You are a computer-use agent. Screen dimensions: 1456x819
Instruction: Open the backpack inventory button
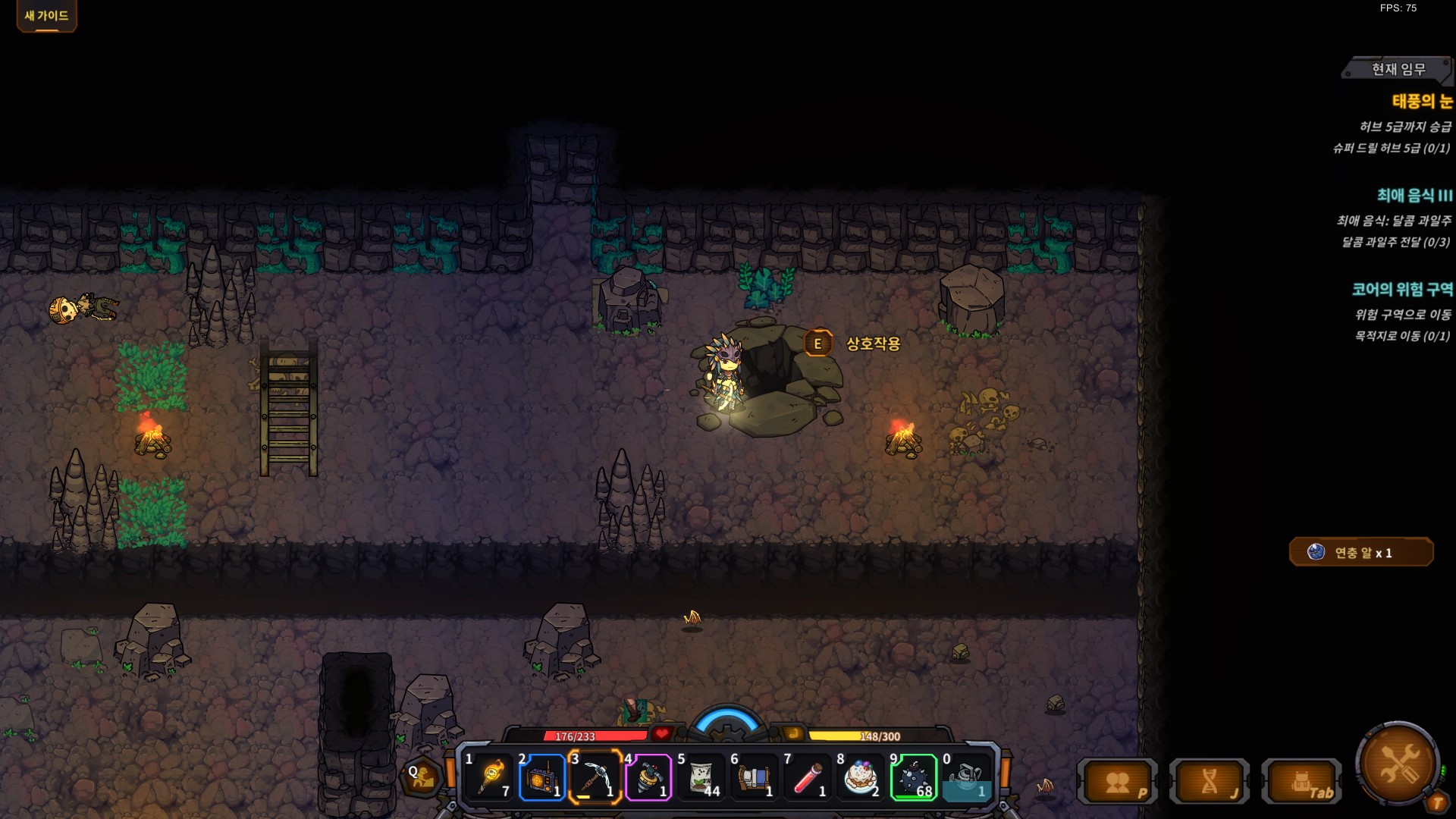[x=1302, y=782]
